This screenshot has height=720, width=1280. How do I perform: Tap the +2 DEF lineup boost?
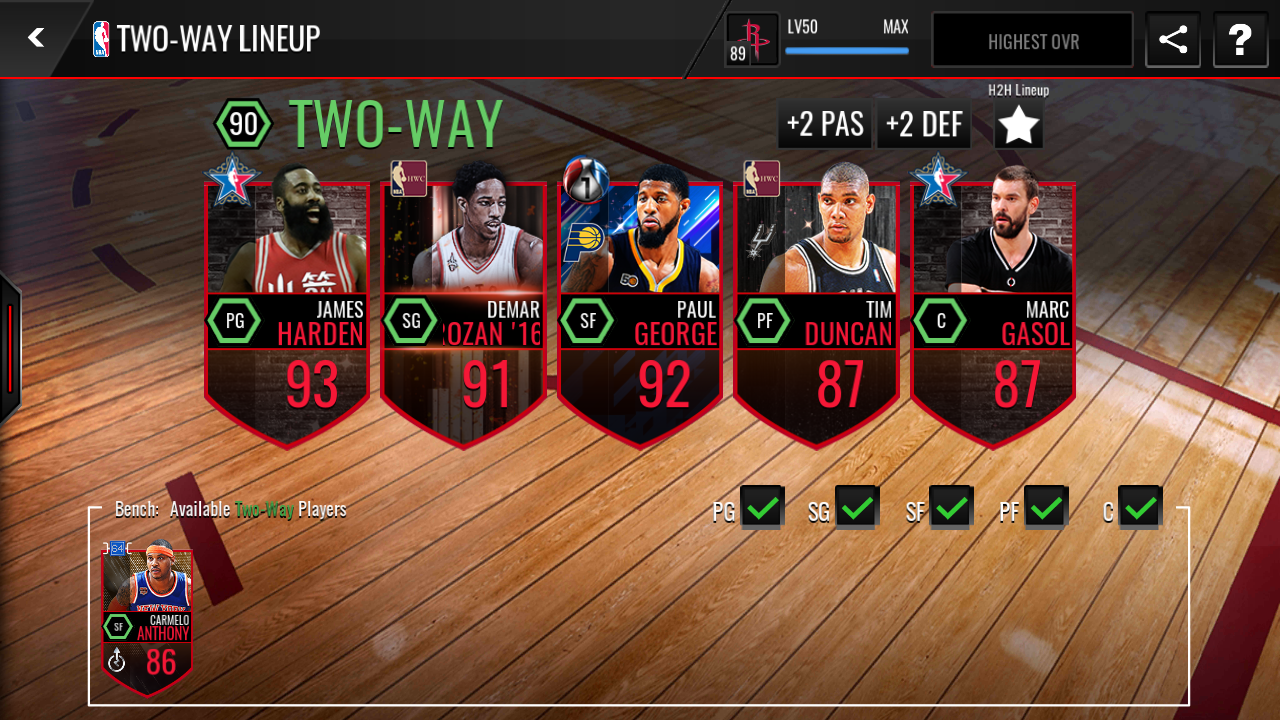coord(924,124)
